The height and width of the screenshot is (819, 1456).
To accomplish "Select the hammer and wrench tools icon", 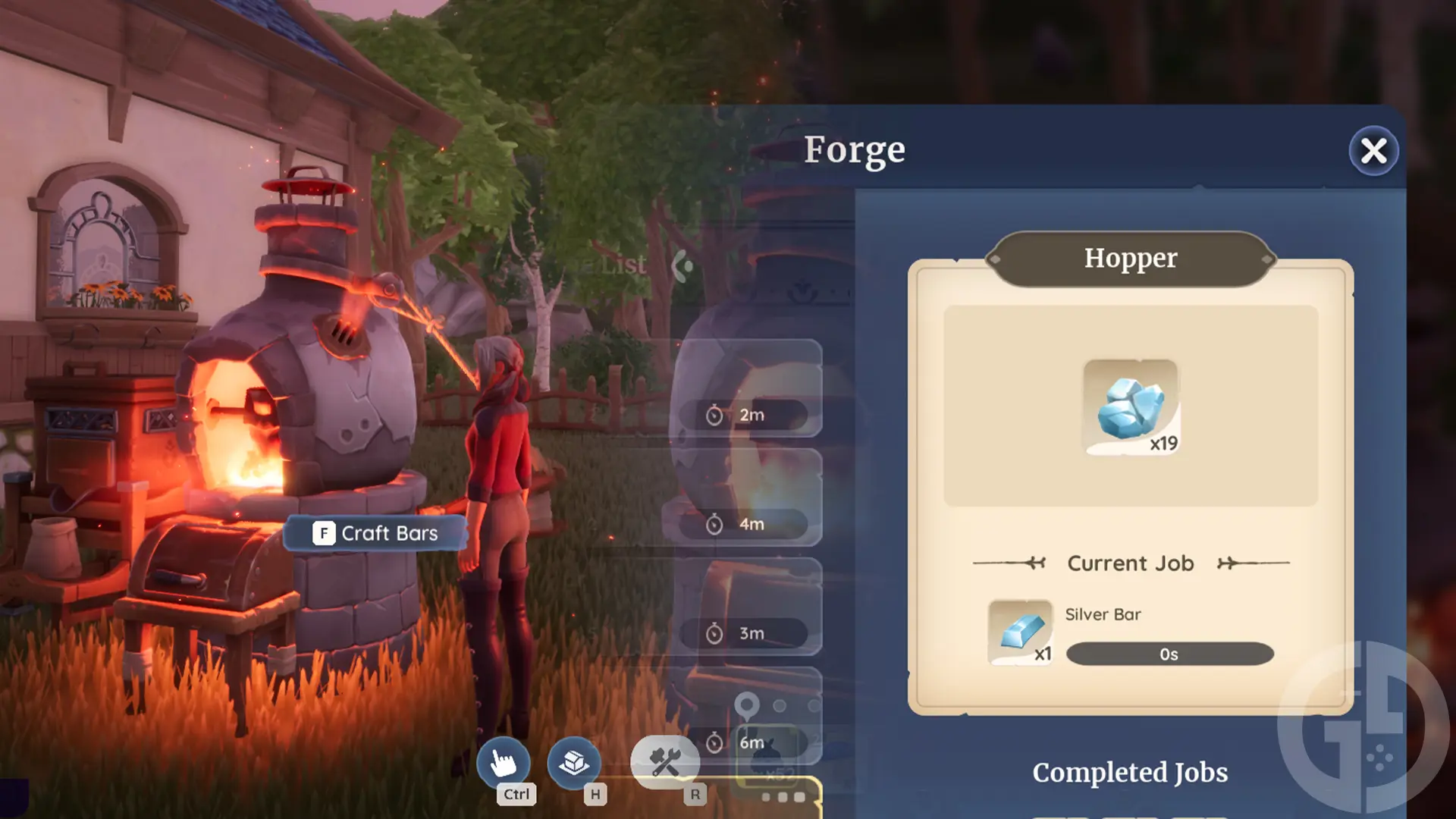I will pyautogui.click(x=664, y=761).
